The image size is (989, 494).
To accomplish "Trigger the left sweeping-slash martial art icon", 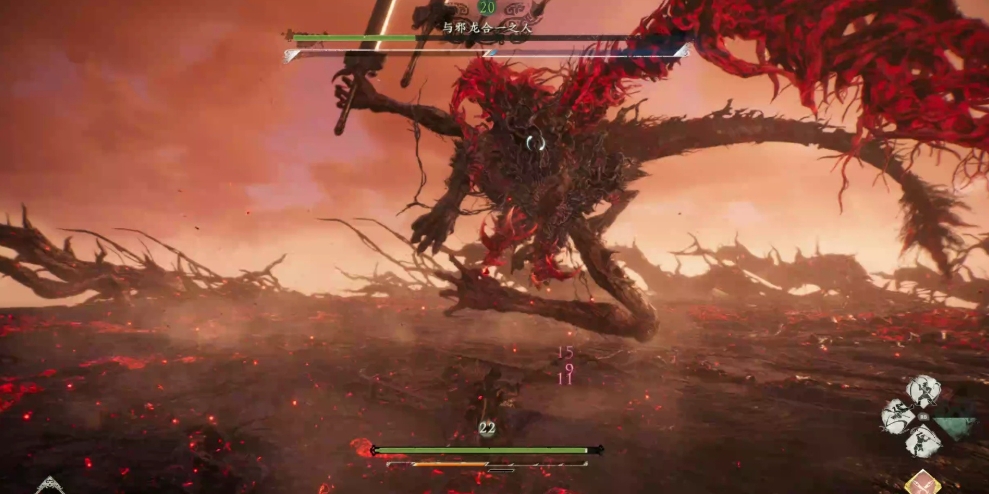I will [898, 418].
